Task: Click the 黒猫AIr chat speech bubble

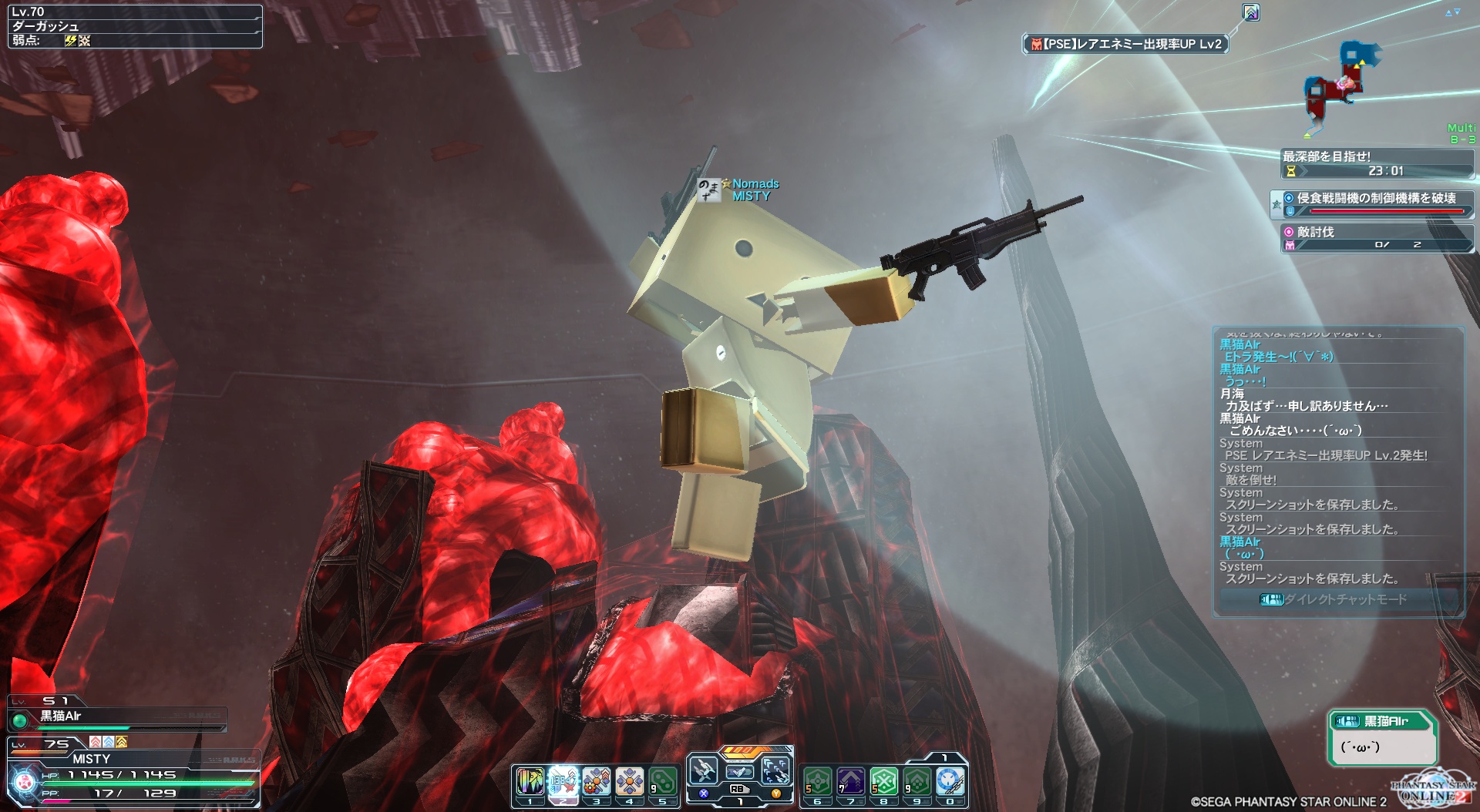Action: click(1382, 738)
